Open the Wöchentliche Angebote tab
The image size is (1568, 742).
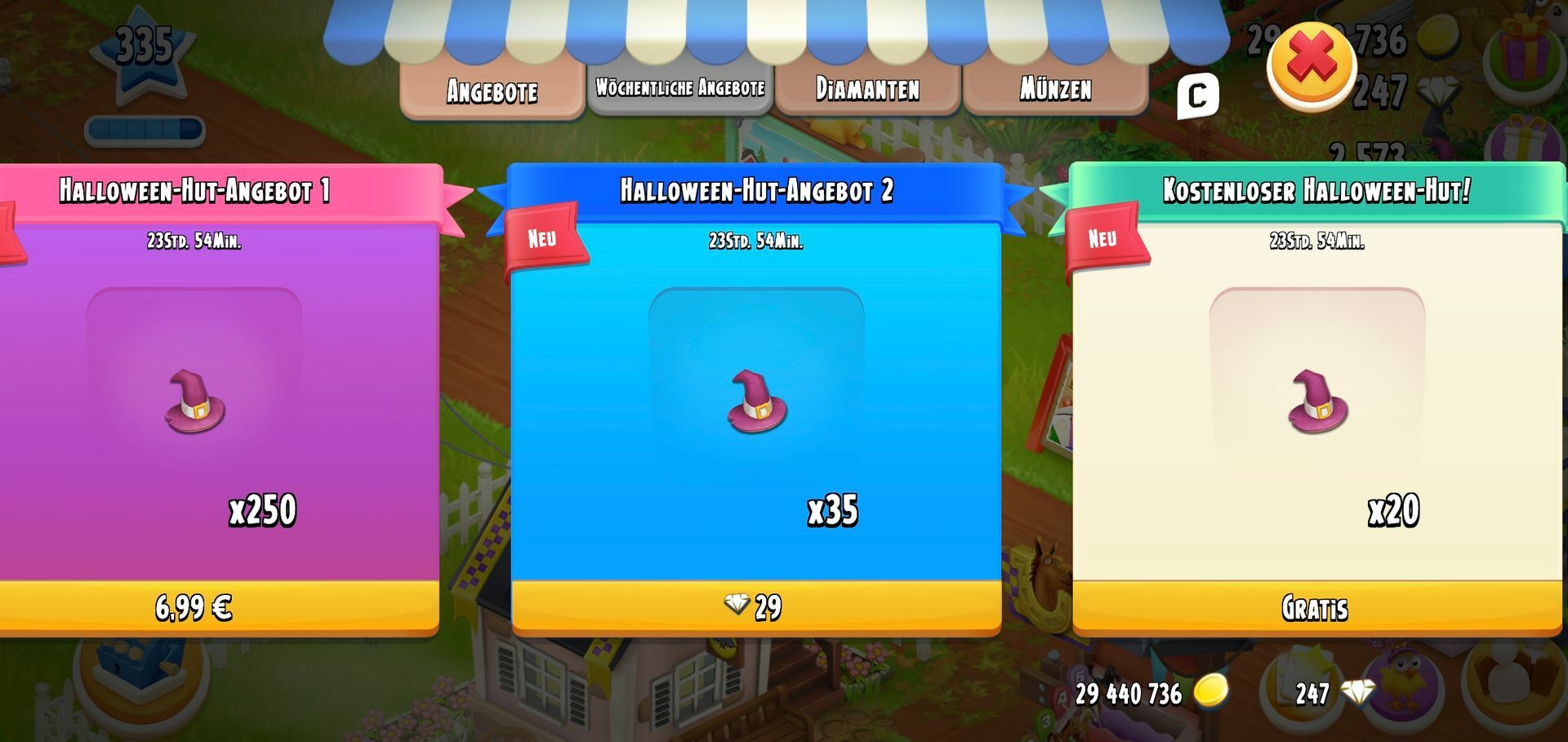(679, 88)
